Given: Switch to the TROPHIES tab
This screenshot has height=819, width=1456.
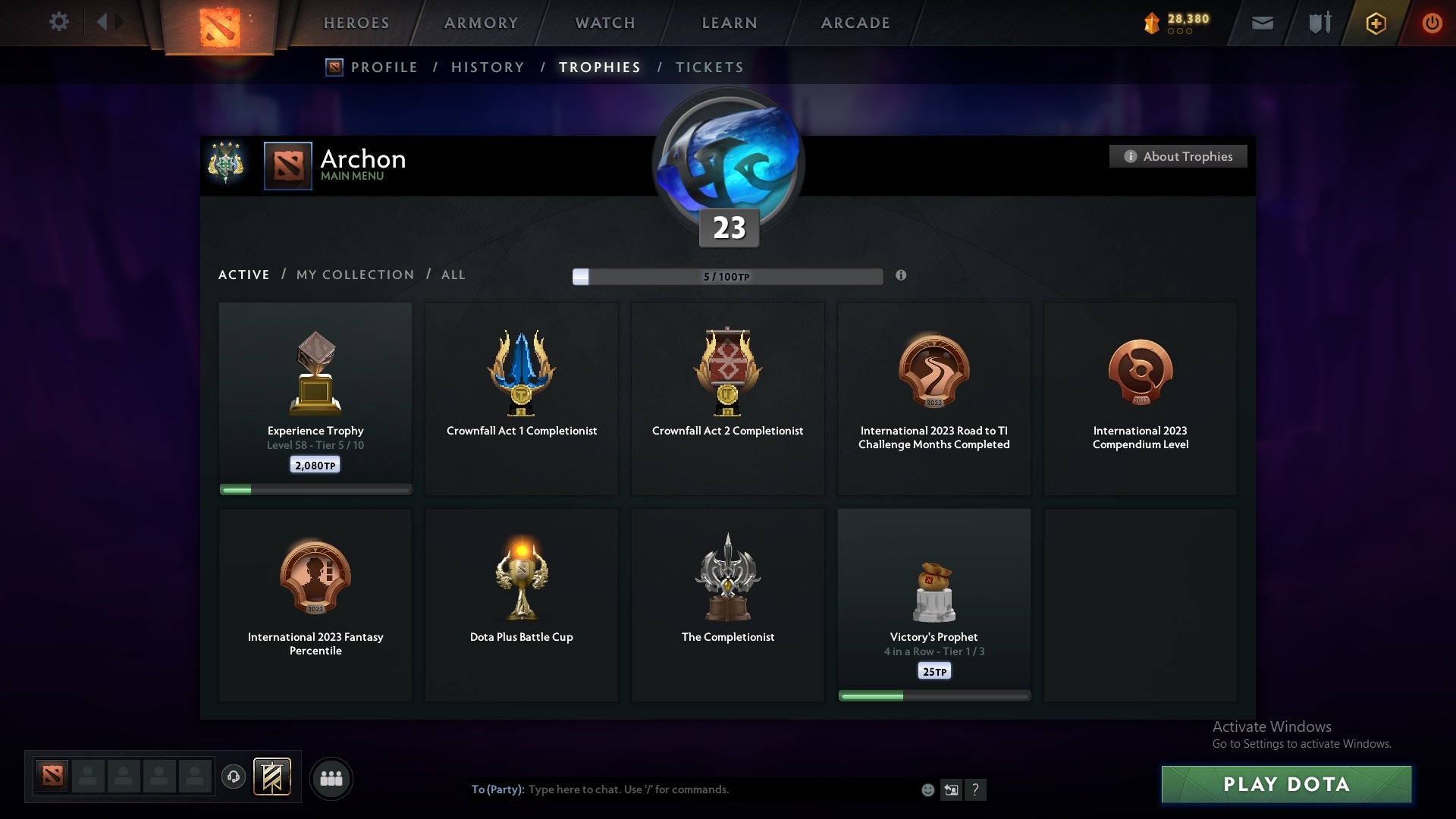Looking at the screenshot, I should (599, 67).
